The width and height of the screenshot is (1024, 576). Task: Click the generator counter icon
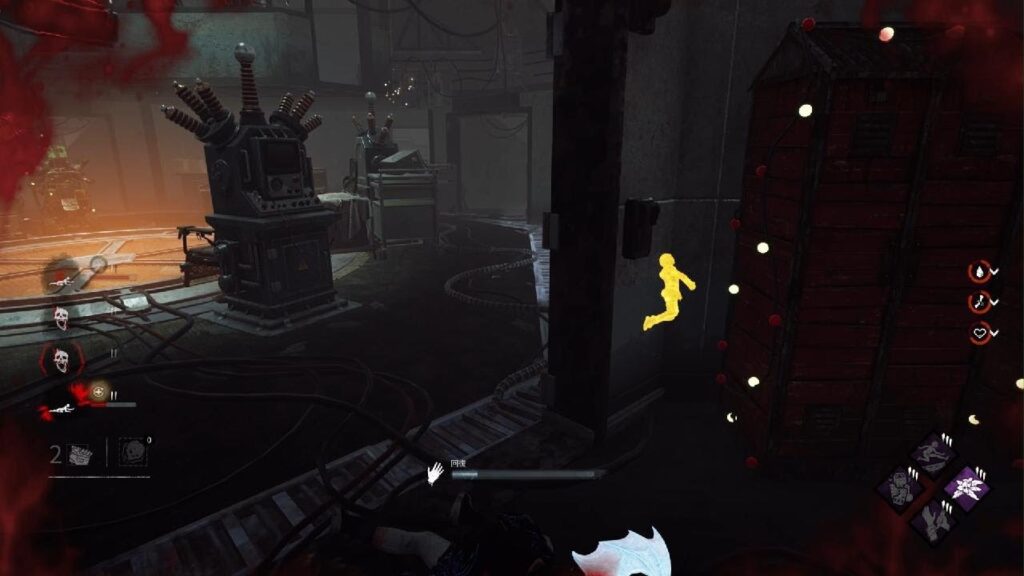click(81, 454)
